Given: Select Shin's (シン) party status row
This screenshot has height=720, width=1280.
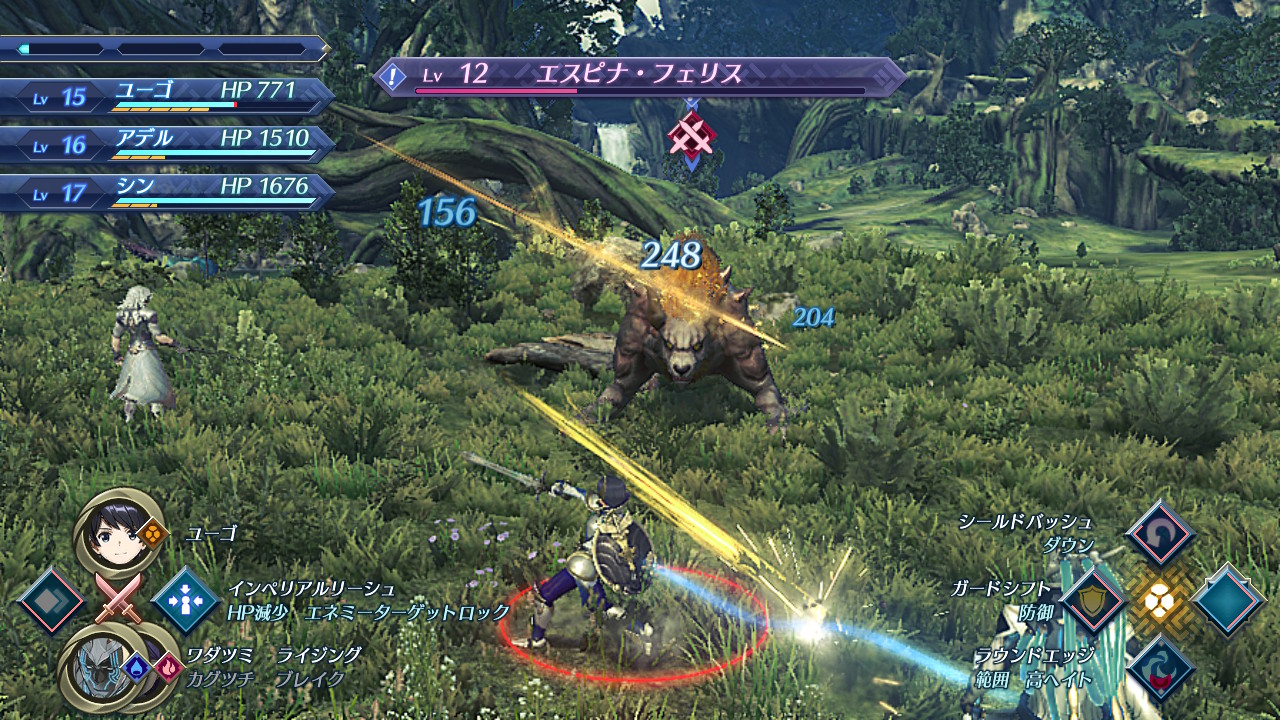Looking at the screenshot, I should [x=168, y=192].
